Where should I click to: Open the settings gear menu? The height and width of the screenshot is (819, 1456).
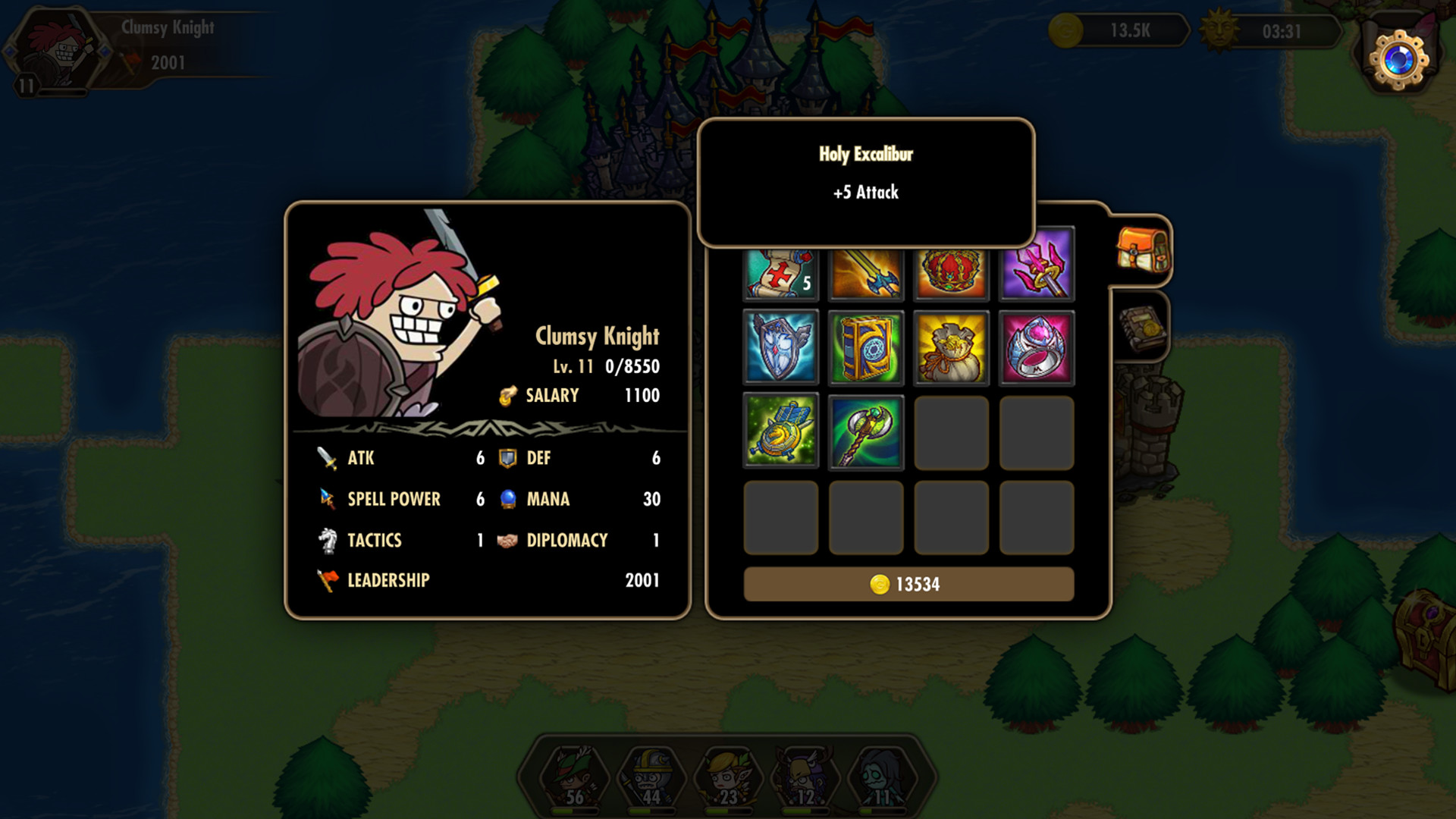[x=1399, y=59]
